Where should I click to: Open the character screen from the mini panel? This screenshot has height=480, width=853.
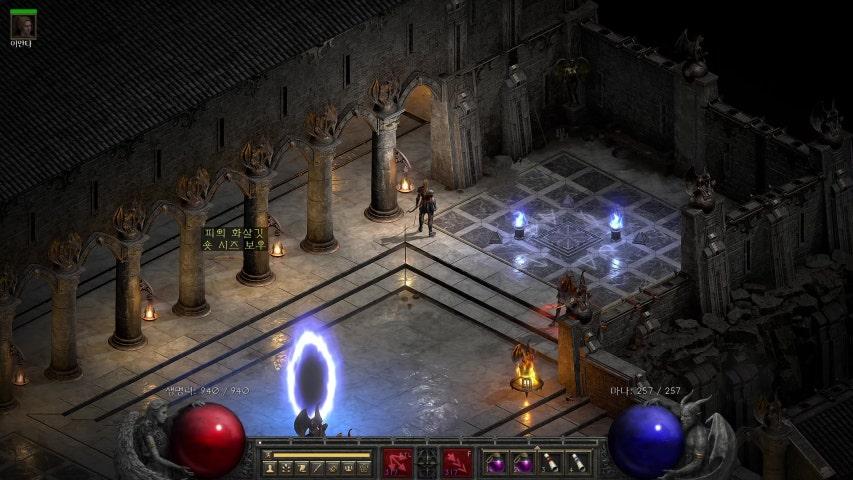[270, 468]
